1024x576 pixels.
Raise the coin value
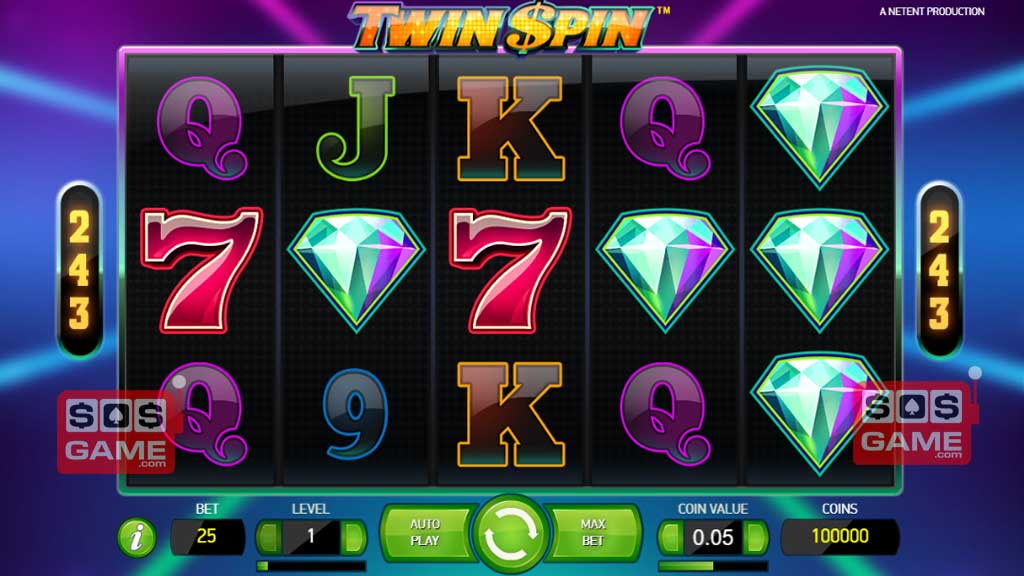tap(755, 537)
